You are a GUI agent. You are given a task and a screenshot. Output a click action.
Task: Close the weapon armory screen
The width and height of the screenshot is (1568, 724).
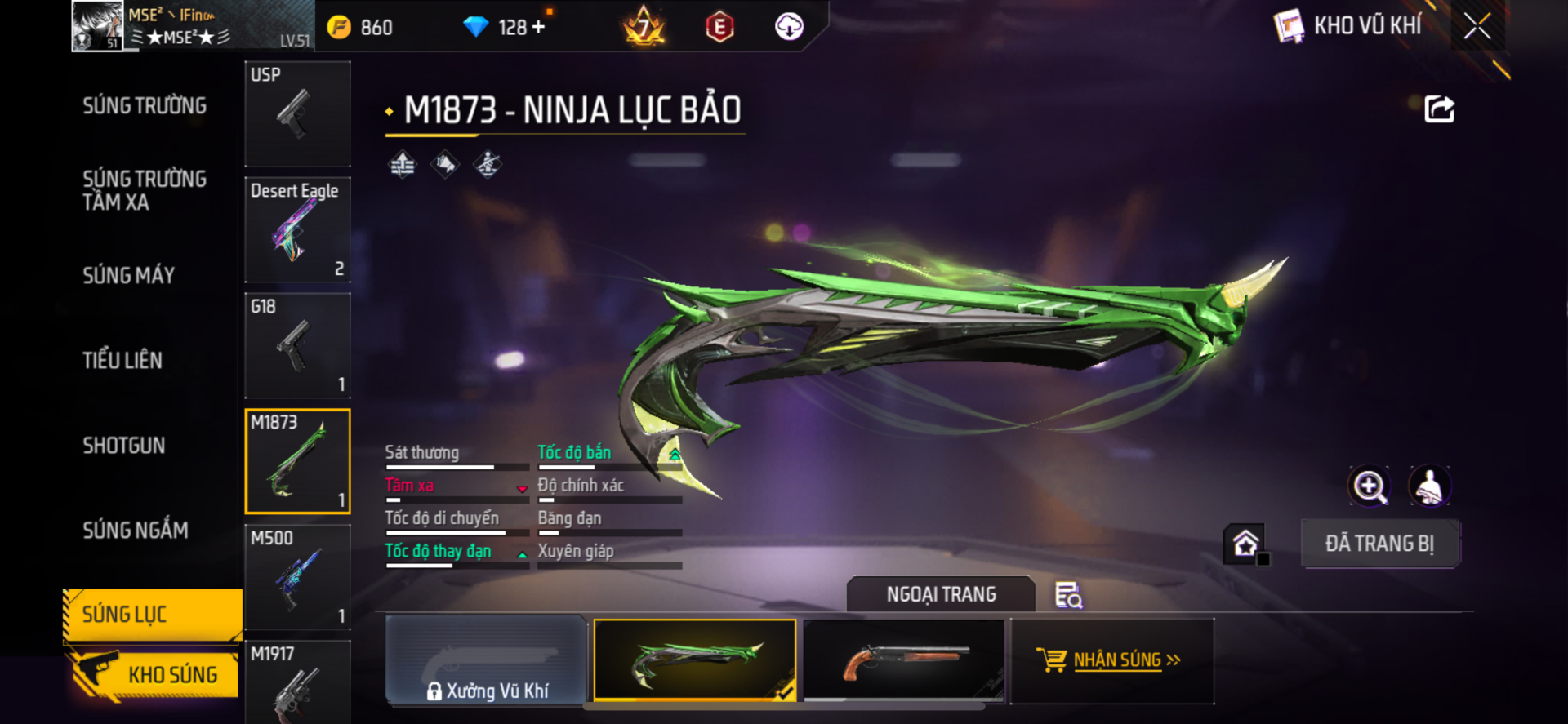(x=1477, y=26)
